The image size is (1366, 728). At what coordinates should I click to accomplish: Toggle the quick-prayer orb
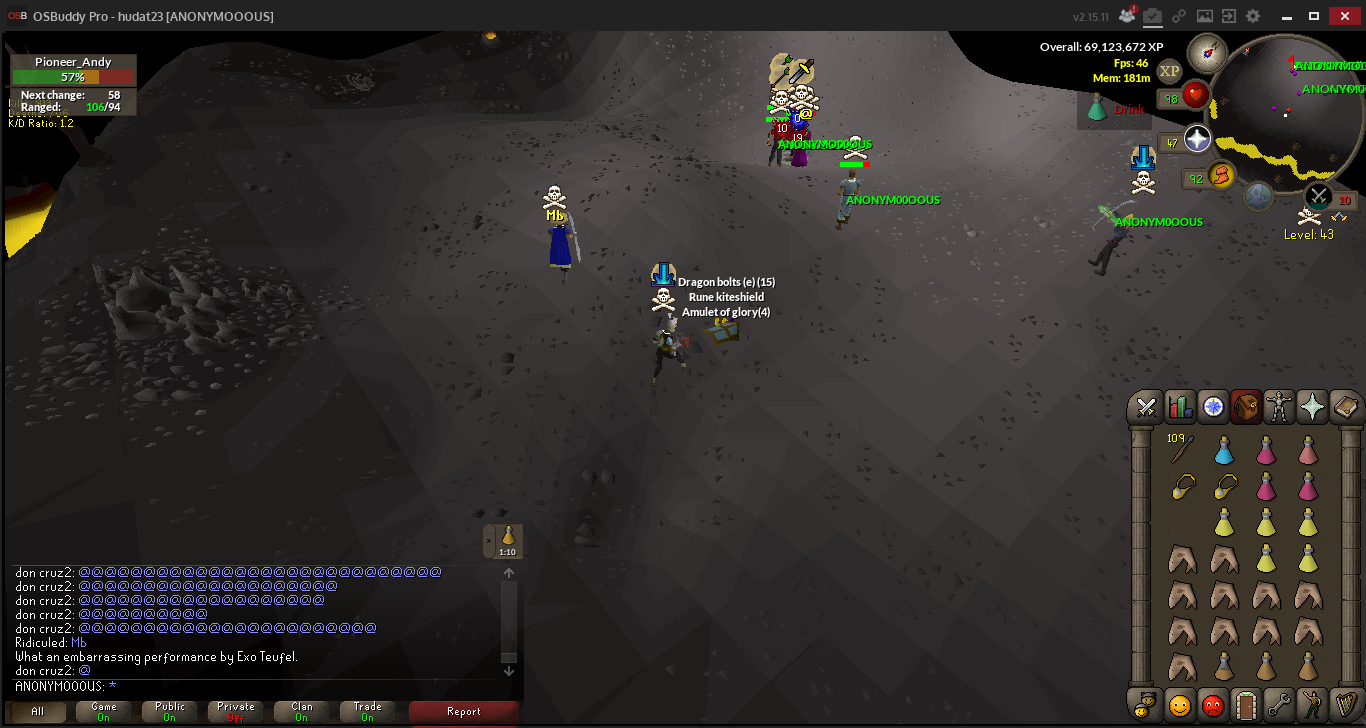pyautogui.click(x=1197, y=139)
